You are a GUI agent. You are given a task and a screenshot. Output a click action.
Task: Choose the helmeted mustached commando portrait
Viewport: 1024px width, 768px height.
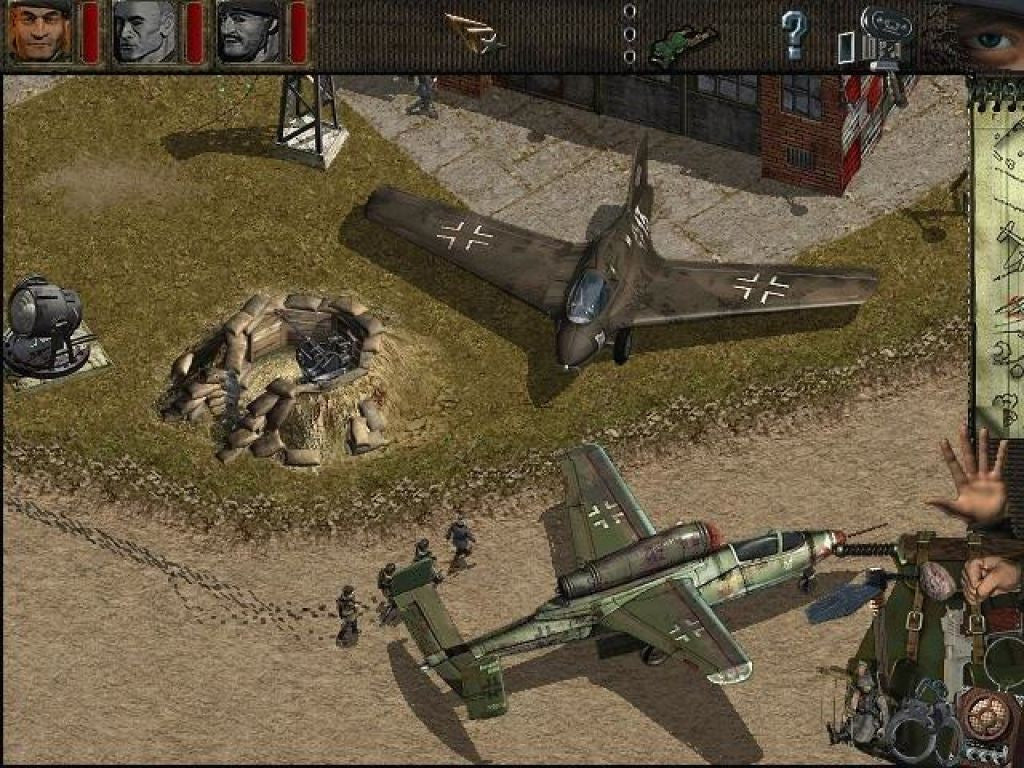click(249, 31)
